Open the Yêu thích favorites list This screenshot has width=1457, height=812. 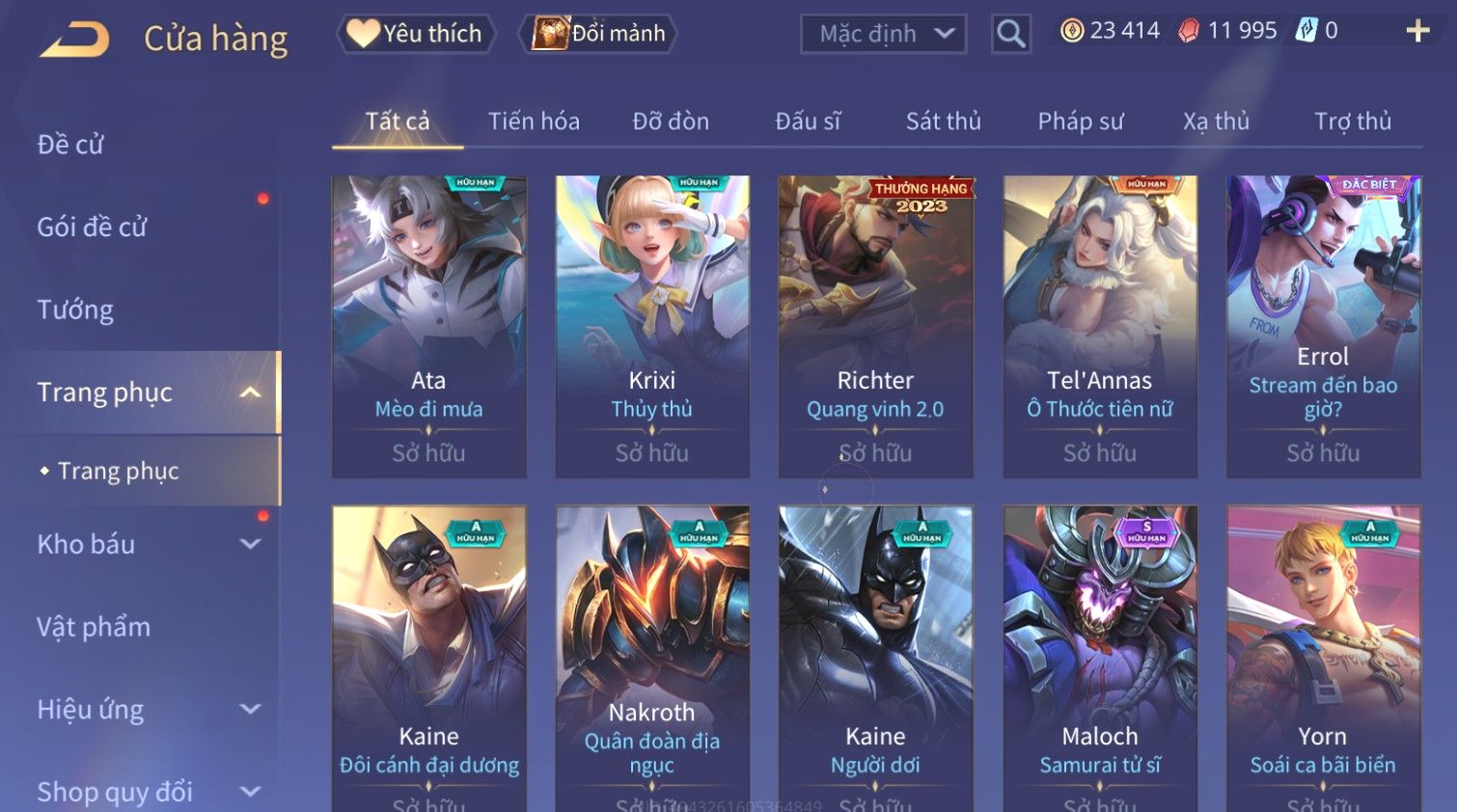(416, 34)
